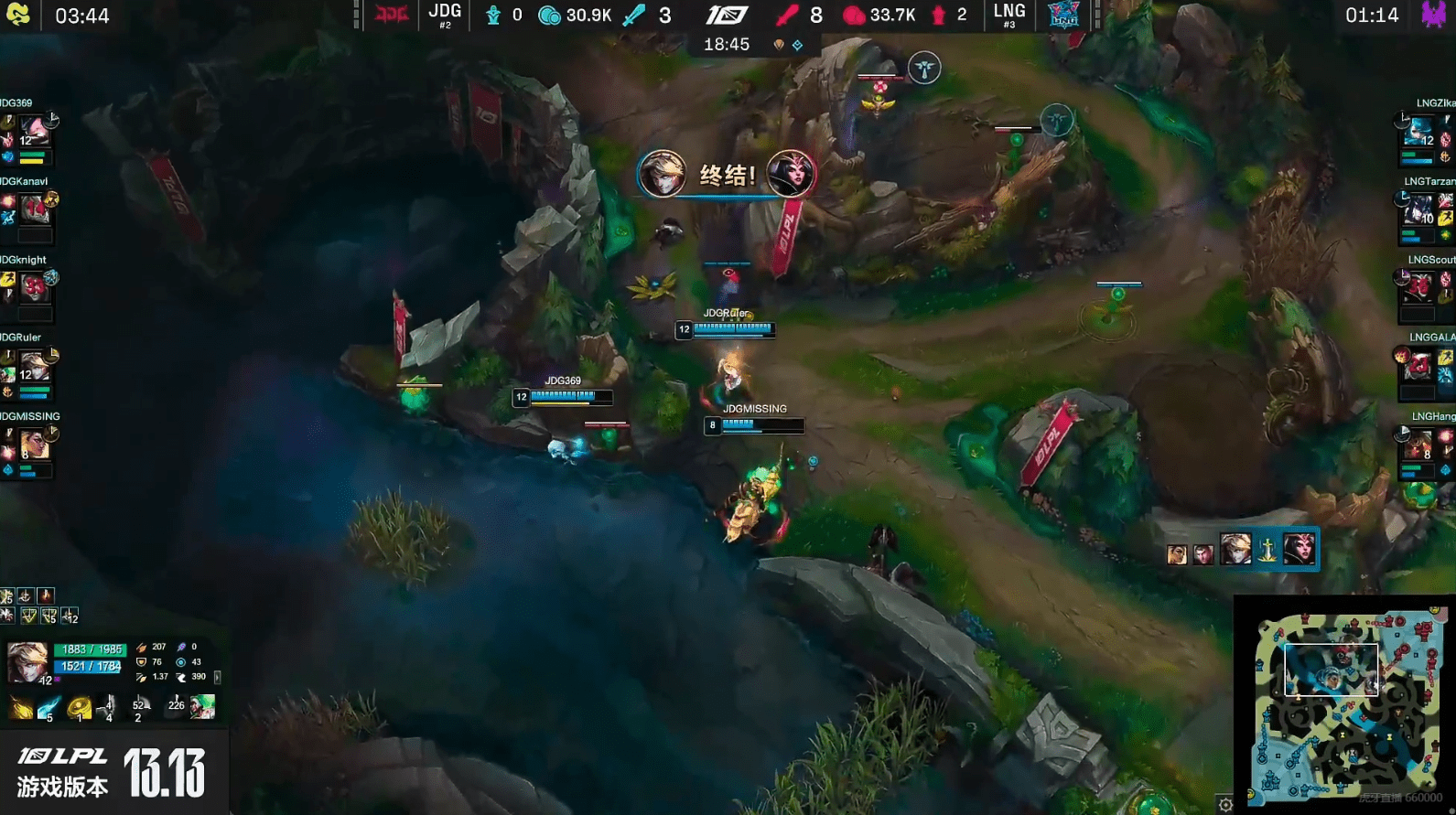The width and height of the screenshot is (1456, 815).
Task: Select LNGTarzan's champion portrait
Action: [x=1419, y=209]
